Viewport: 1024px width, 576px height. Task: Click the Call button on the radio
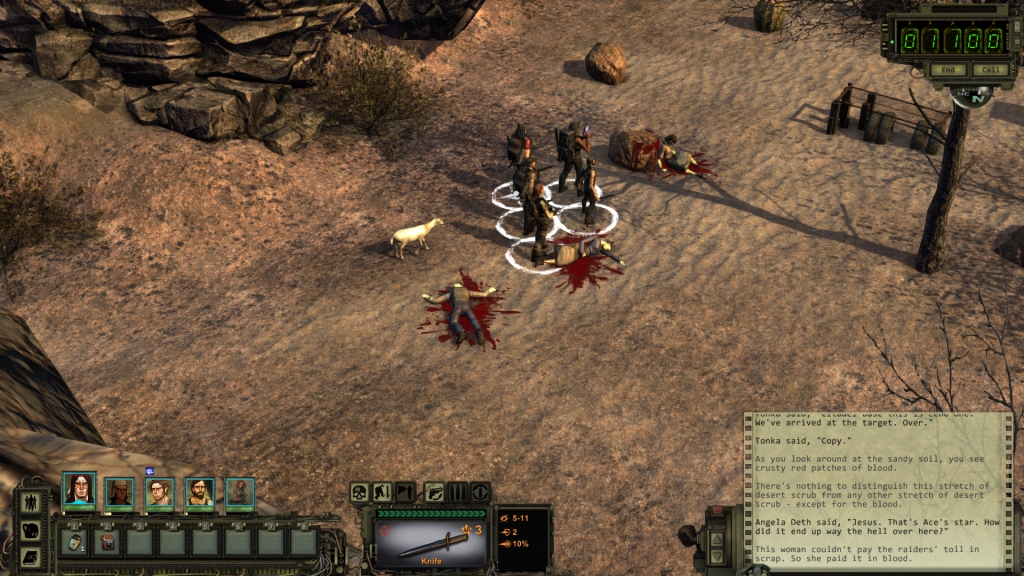pyautogui.click(x=989, y=70)
